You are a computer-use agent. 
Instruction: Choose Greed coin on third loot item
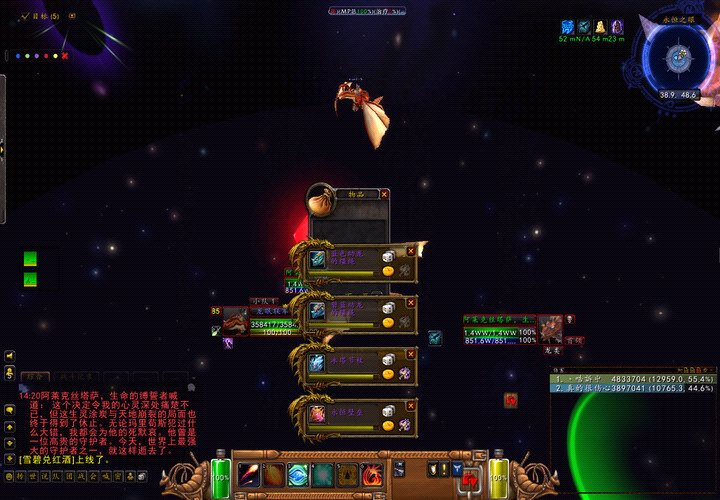coord(388,374)
